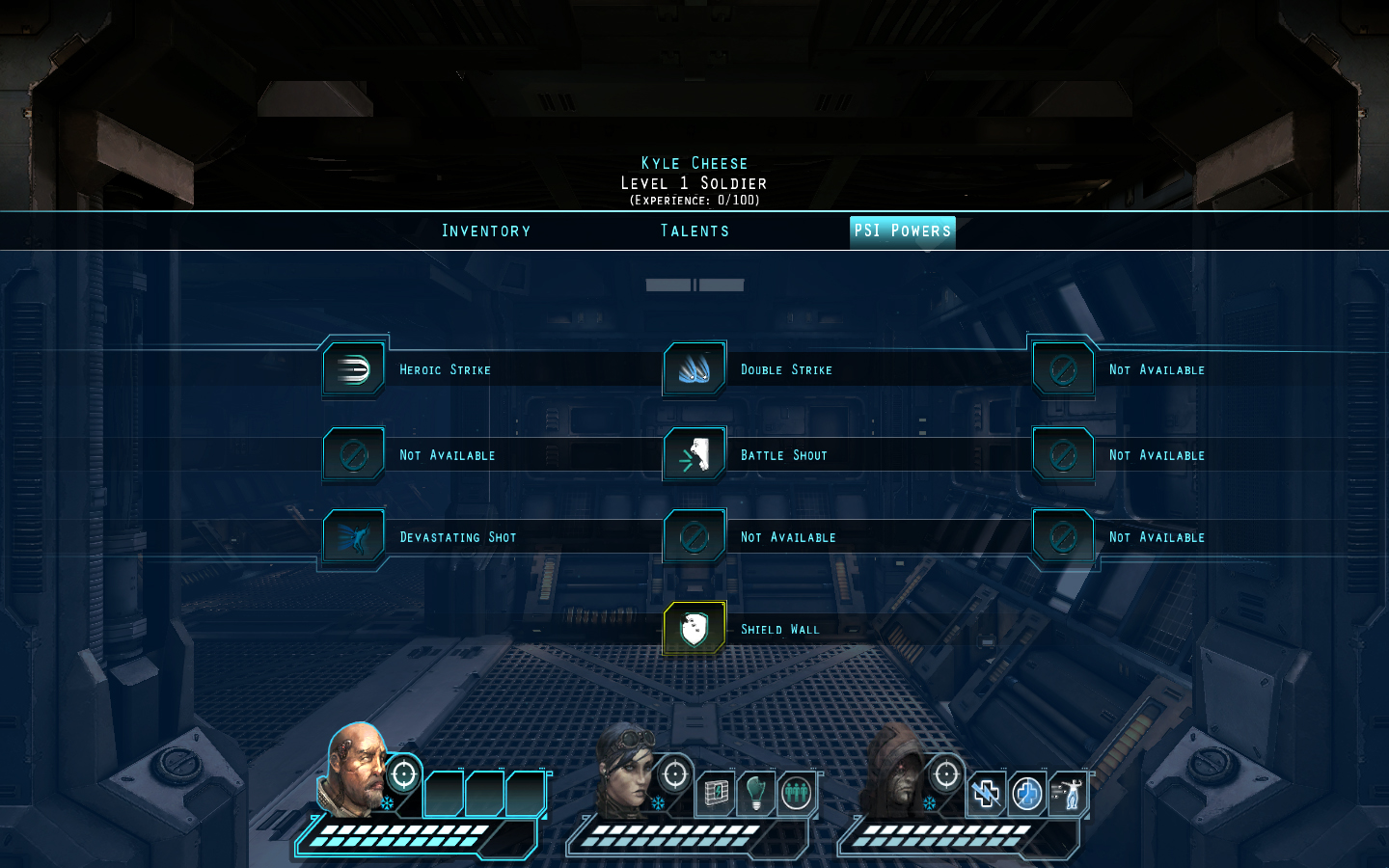Click the Not Available slot beside Double Strike

coord(1062,368)
